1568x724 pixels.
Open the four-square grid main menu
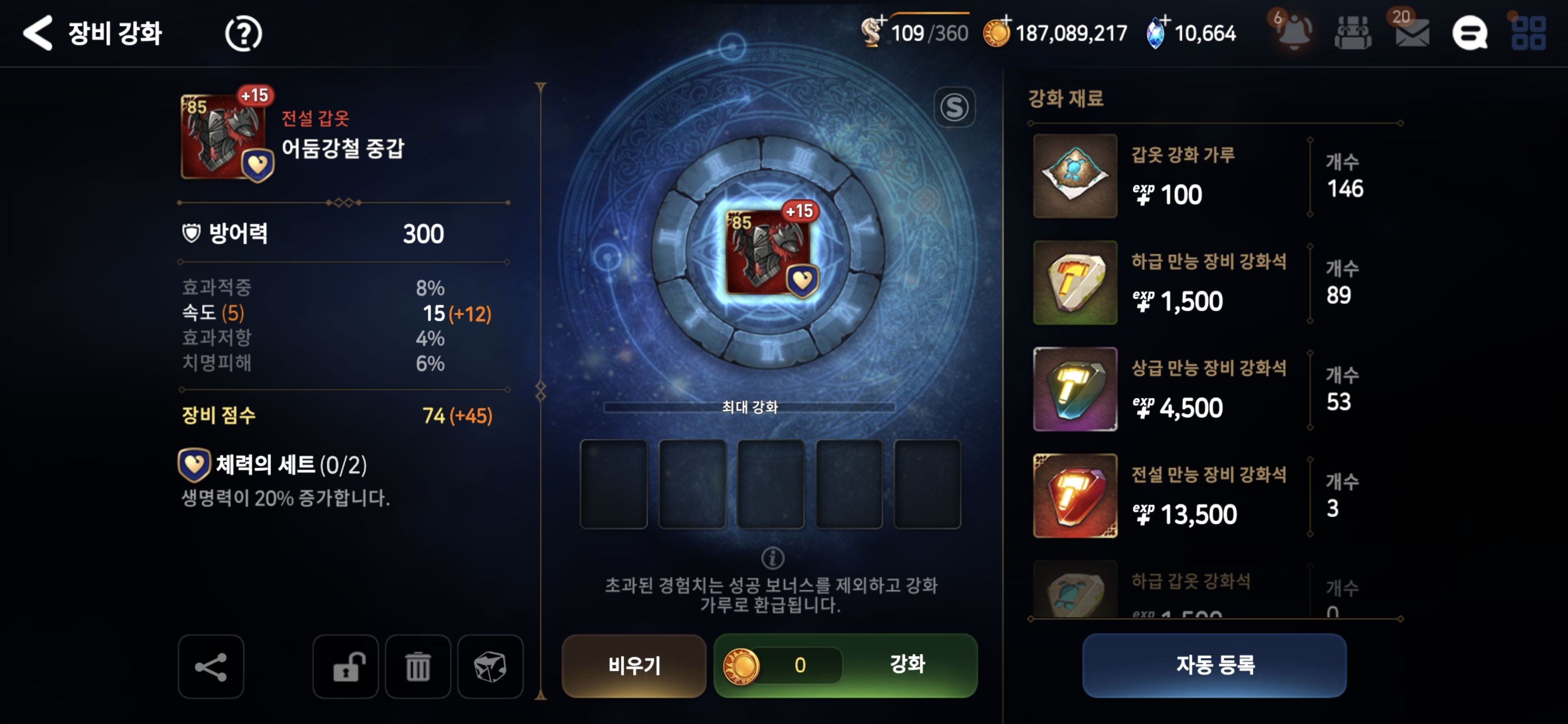(1528, 33)
